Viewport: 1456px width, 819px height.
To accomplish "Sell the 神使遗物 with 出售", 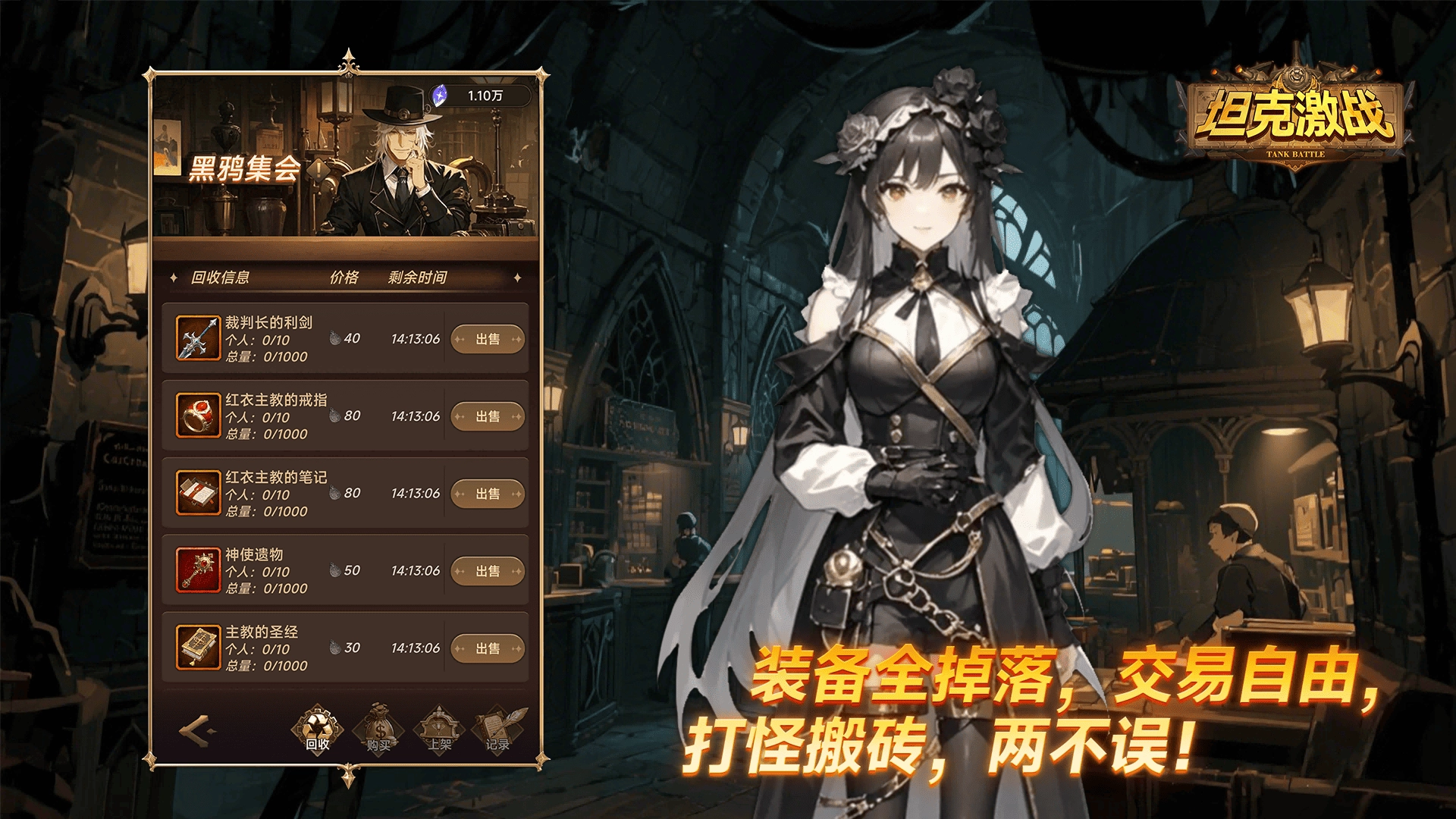I will point(487,571).
